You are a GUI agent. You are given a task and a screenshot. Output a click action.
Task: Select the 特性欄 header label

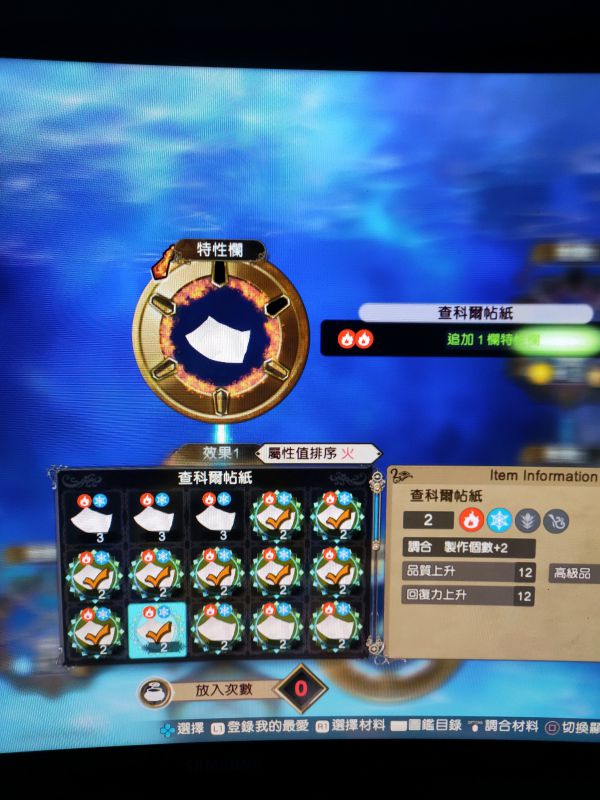[216, 250]
